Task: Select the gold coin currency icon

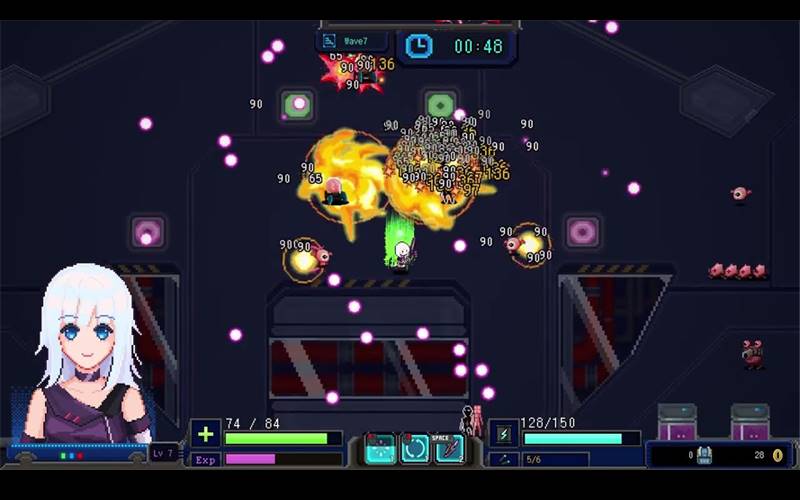Action: tap(777, 455)
